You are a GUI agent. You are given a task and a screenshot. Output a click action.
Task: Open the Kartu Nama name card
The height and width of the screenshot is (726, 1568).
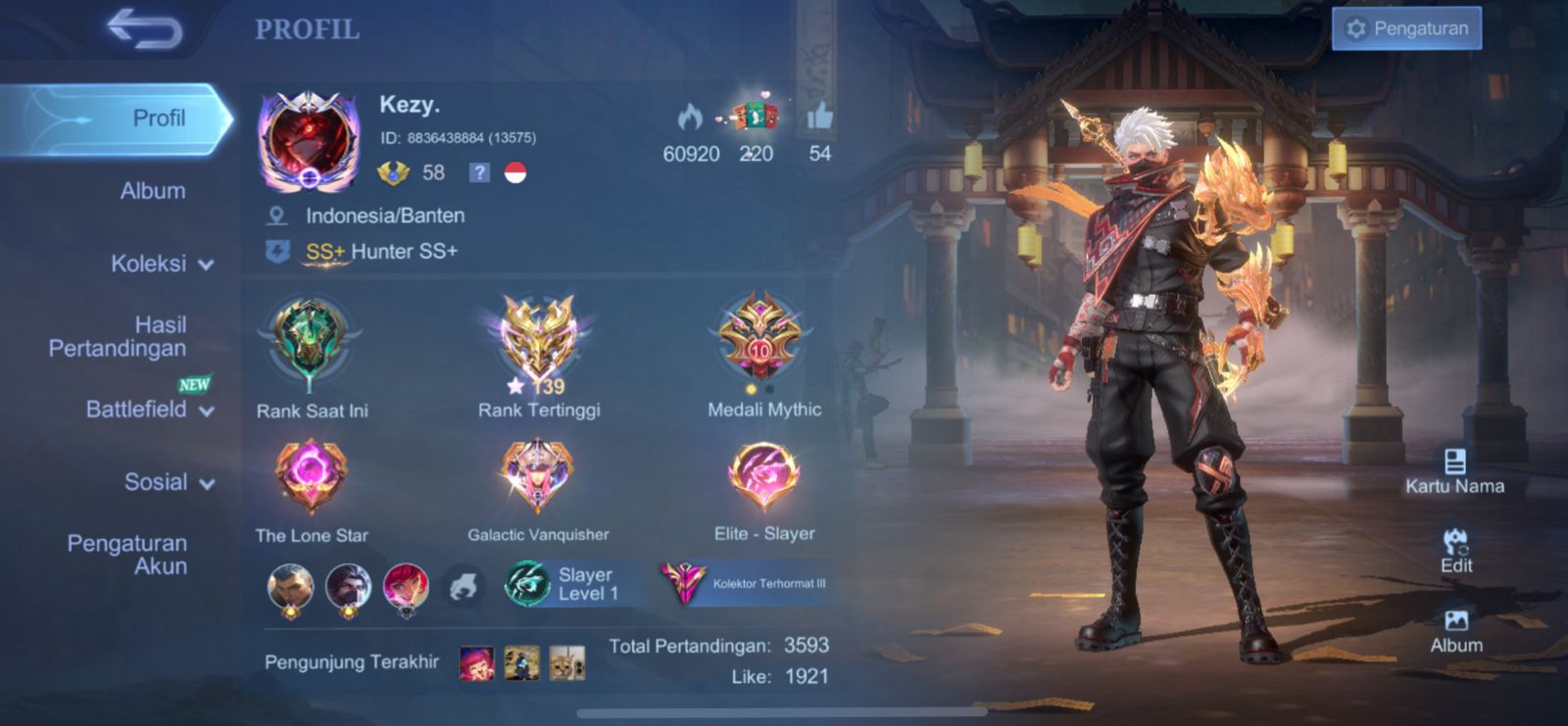1454,471
